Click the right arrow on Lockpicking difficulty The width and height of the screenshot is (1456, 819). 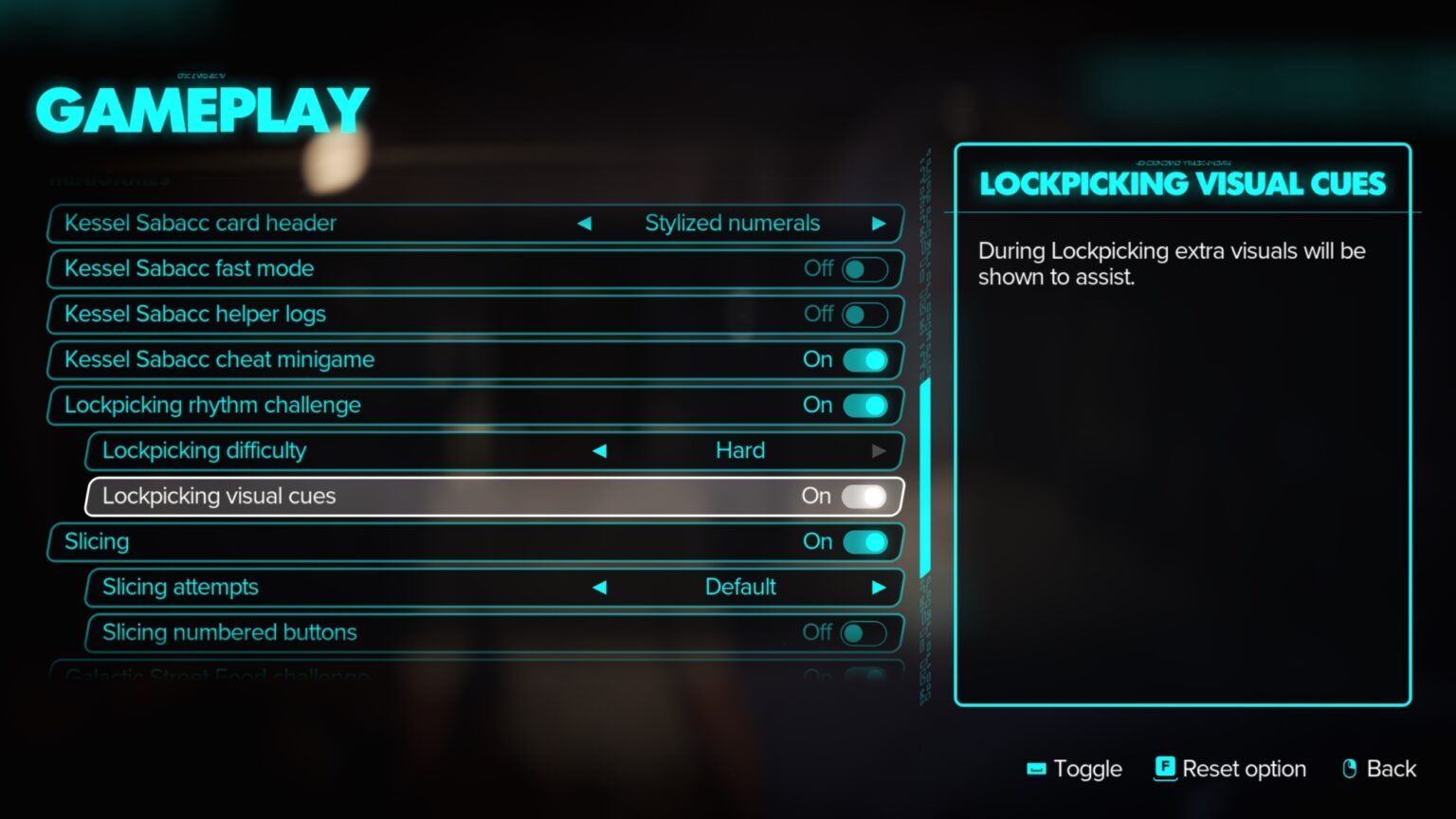(x=880, y=451)
